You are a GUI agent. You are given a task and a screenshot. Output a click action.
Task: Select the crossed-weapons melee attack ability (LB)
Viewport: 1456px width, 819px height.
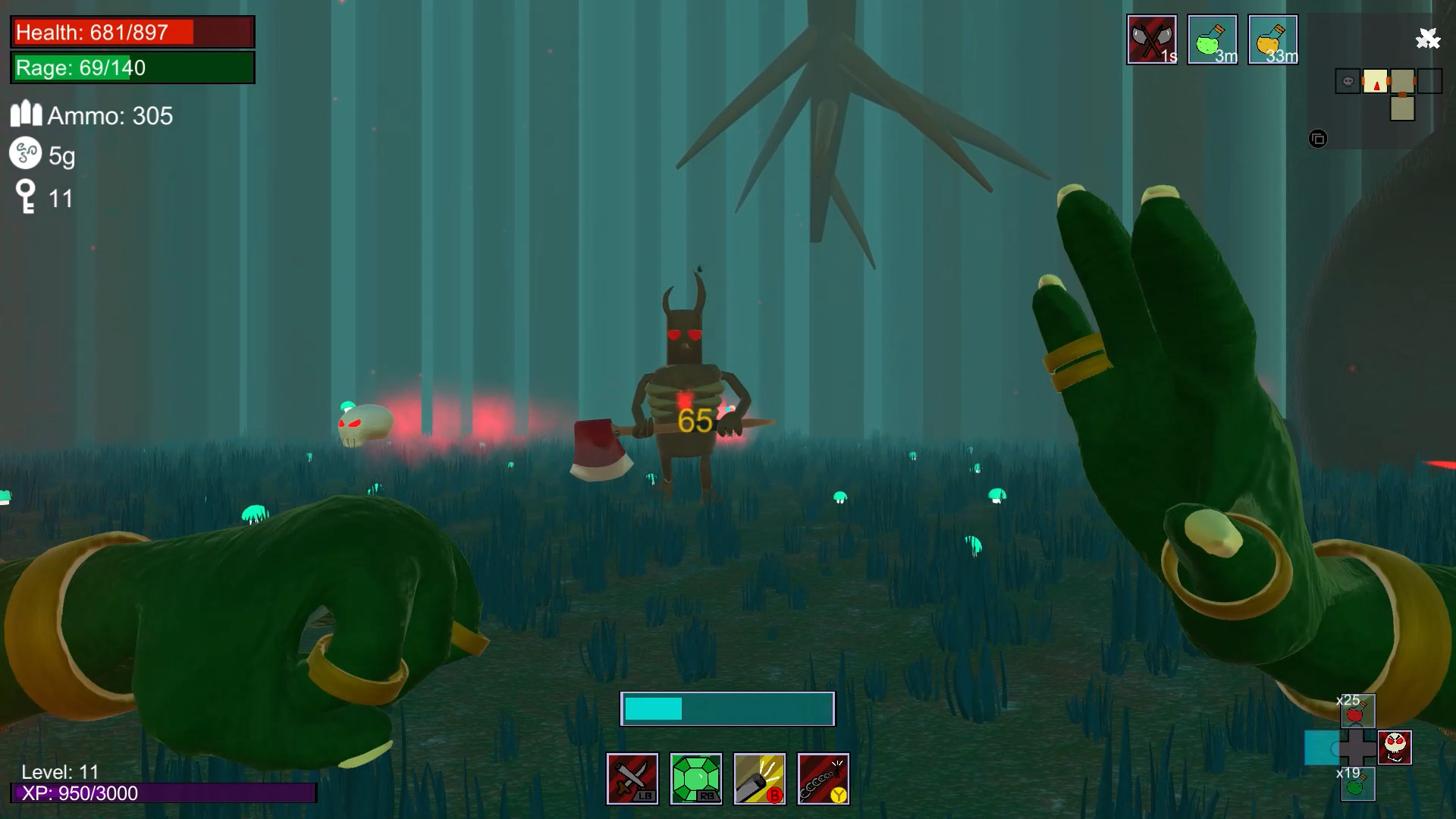click(x=632, y=778)
